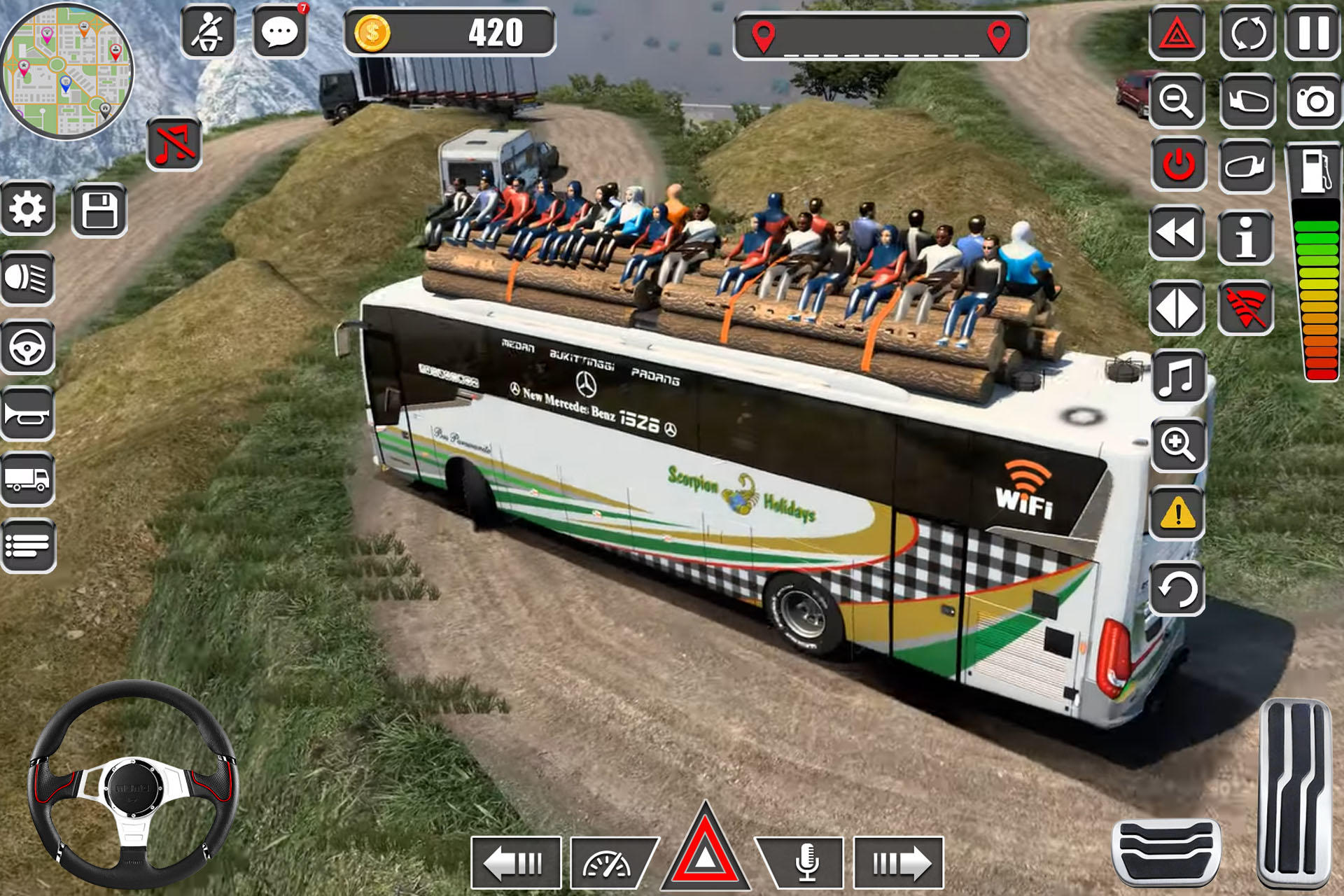Image resolution: width=1344 pixels, height=896 pixels.
Task: Open the chat messages bubble
Action: coord(279,31)
